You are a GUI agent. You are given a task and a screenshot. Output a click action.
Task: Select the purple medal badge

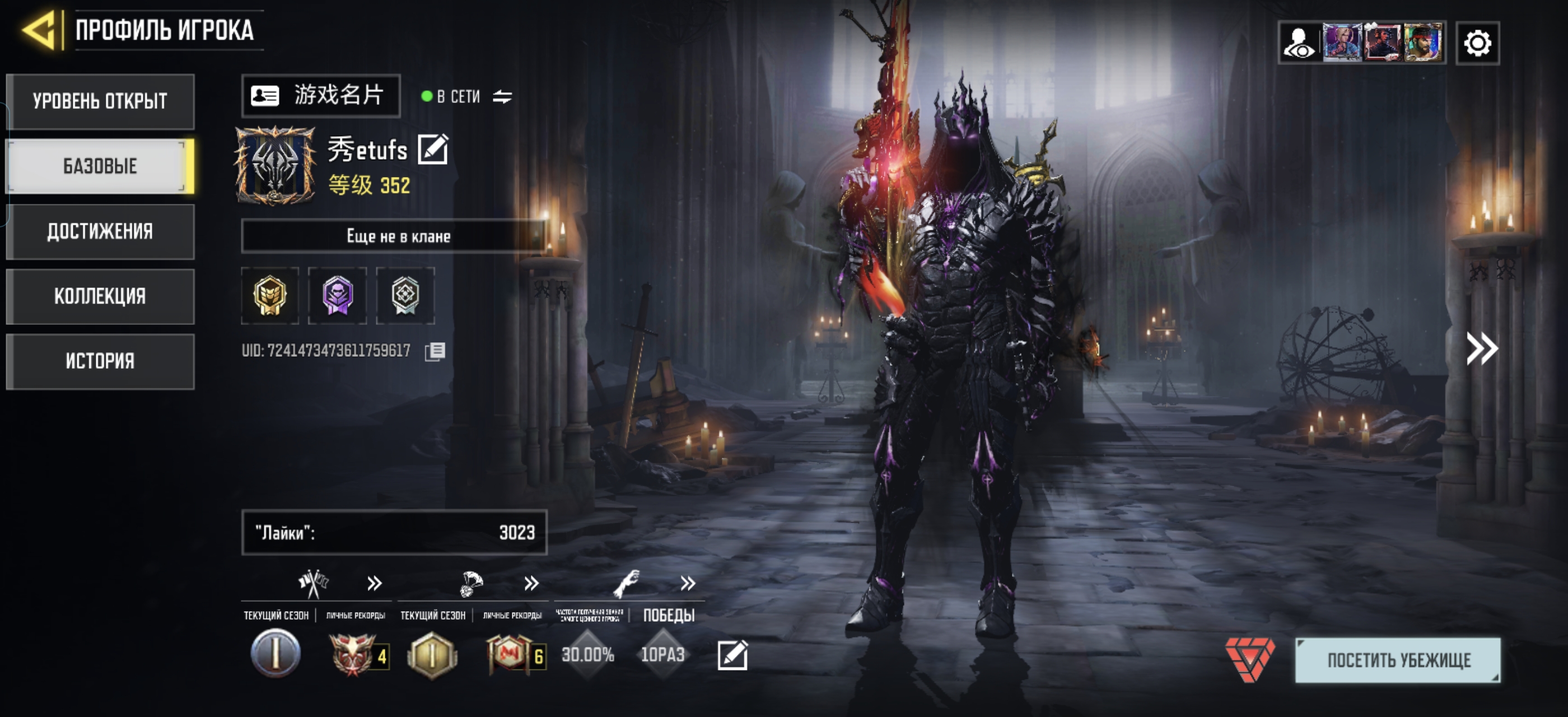coord(337,296)
